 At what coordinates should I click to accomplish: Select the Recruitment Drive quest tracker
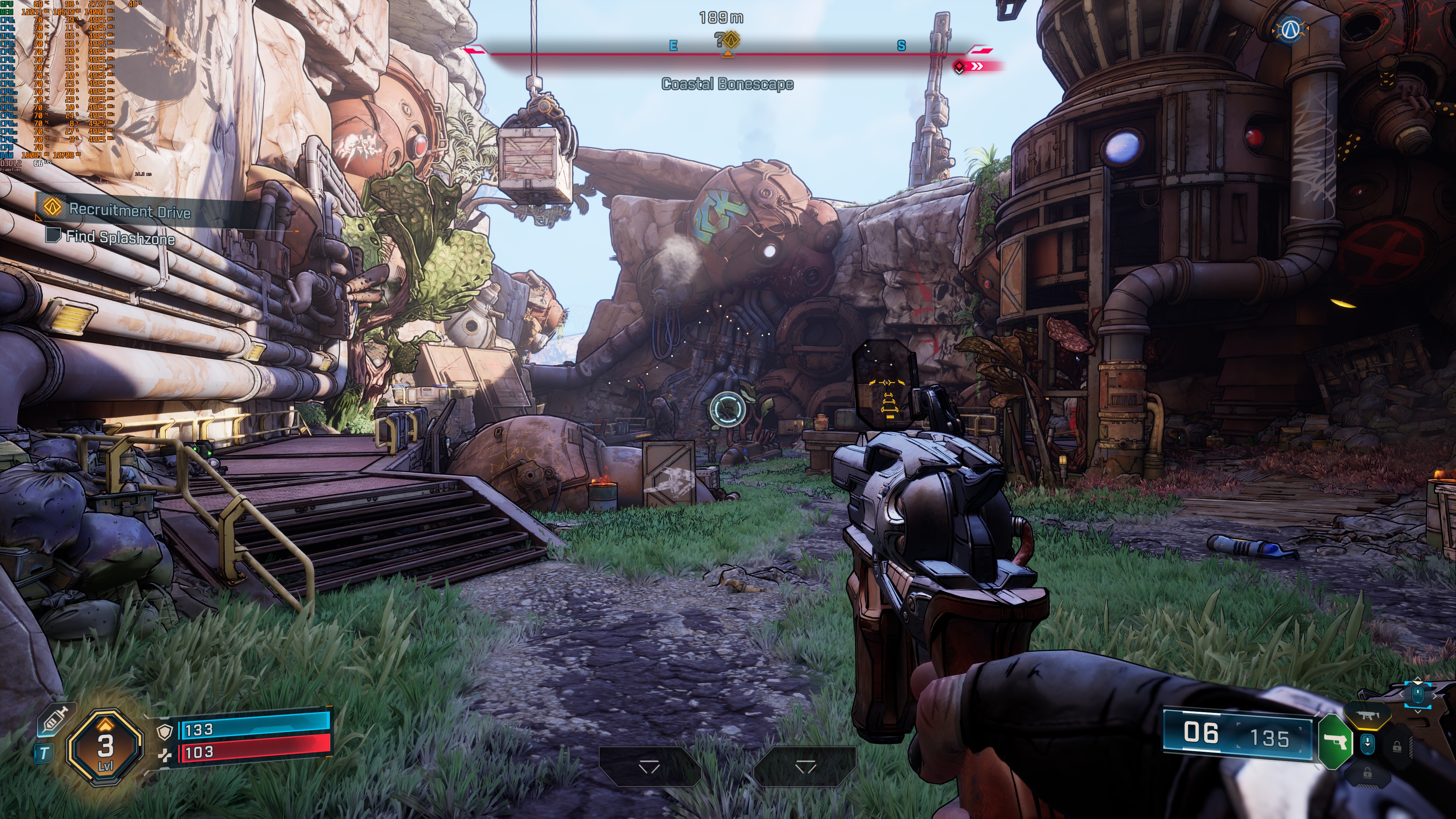tap(129, 210)
